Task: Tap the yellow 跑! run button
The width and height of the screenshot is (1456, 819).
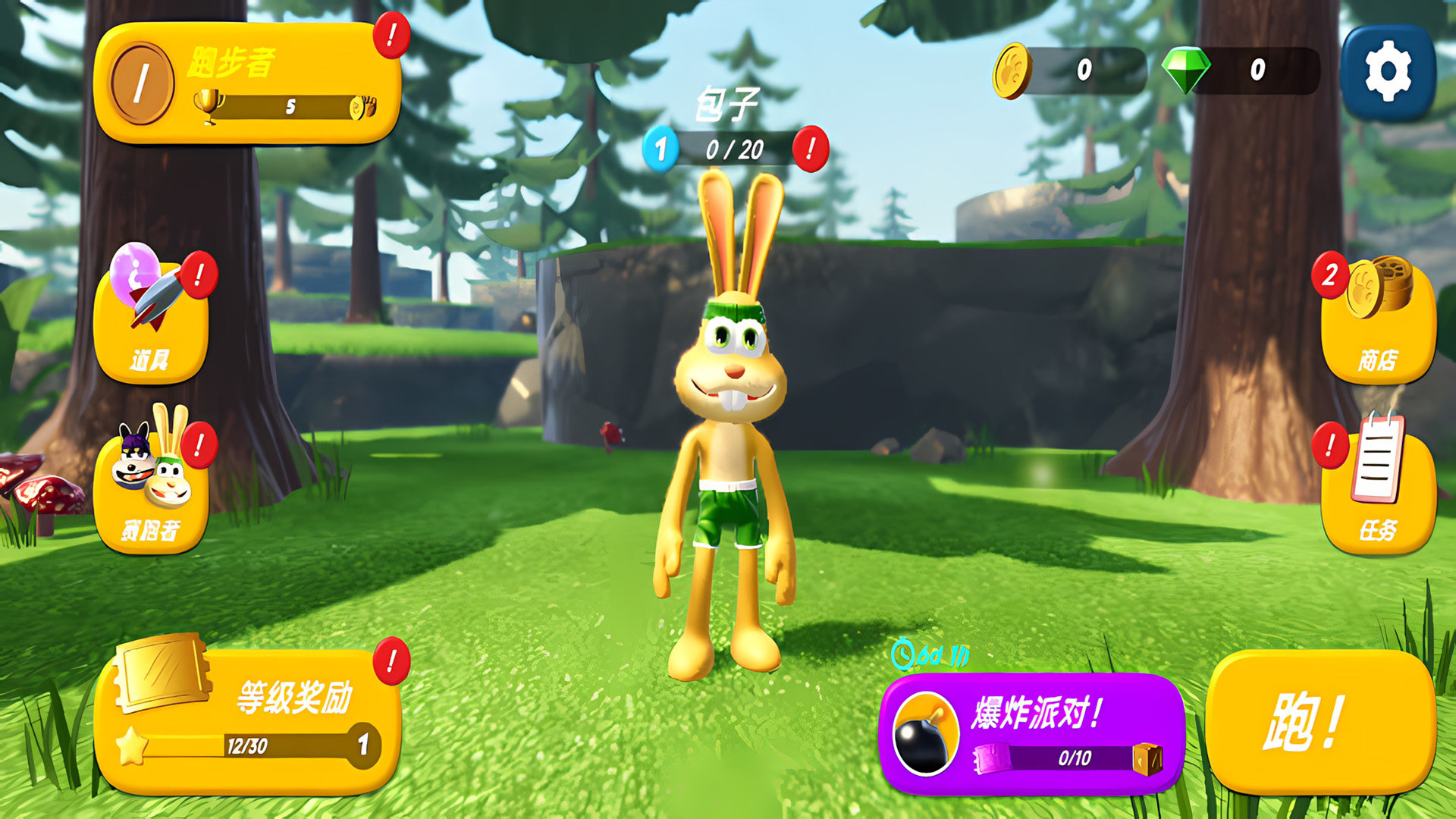Action: click(x=1320, y=722)
